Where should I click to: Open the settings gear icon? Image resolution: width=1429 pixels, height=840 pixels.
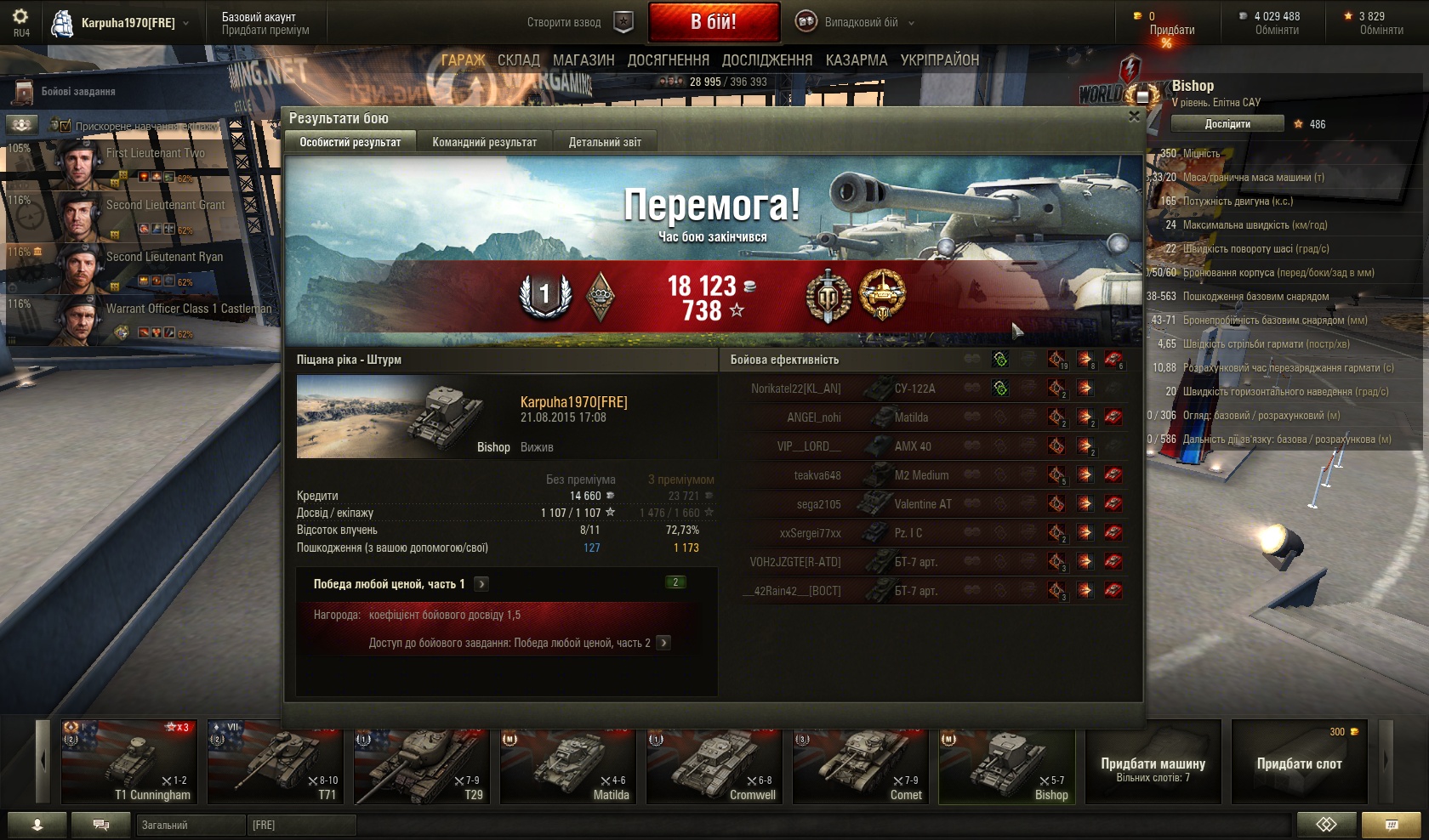[x=20, y=17]
